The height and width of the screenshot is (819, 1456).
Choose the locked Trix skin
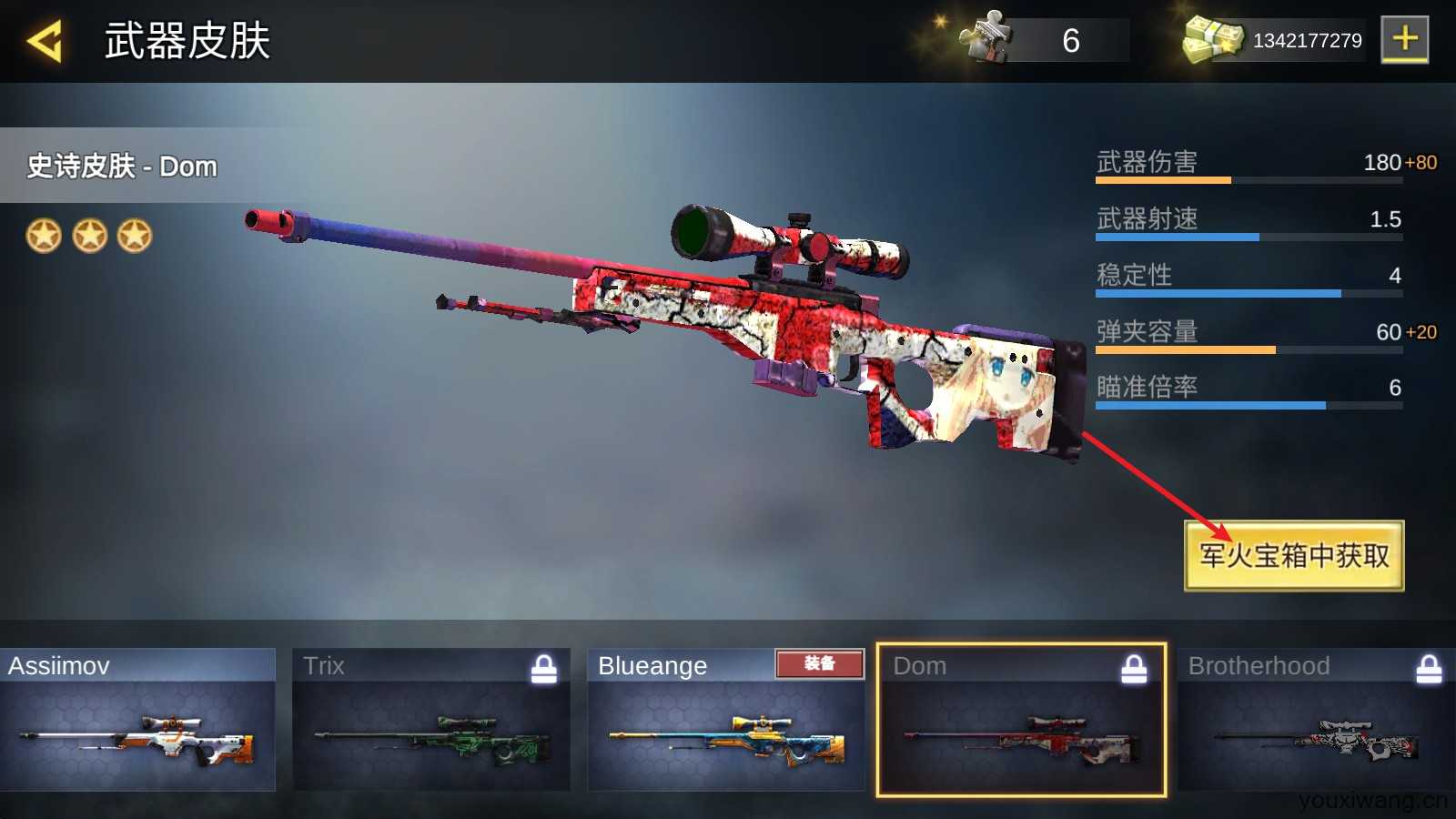(x=431, y=720)
